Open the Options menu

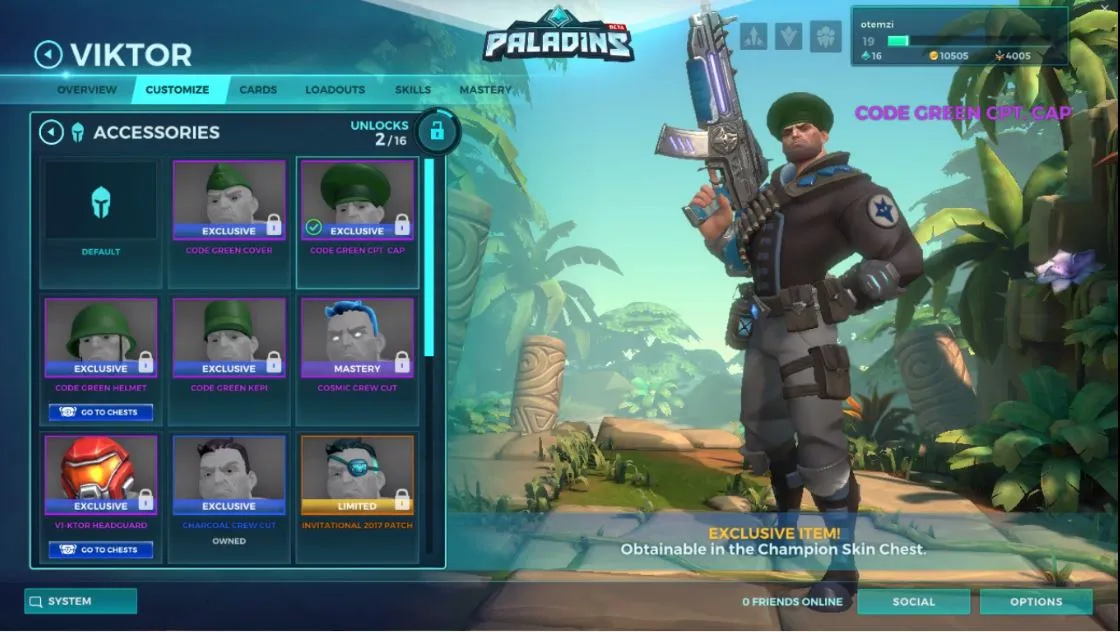tap(1036, 601)
